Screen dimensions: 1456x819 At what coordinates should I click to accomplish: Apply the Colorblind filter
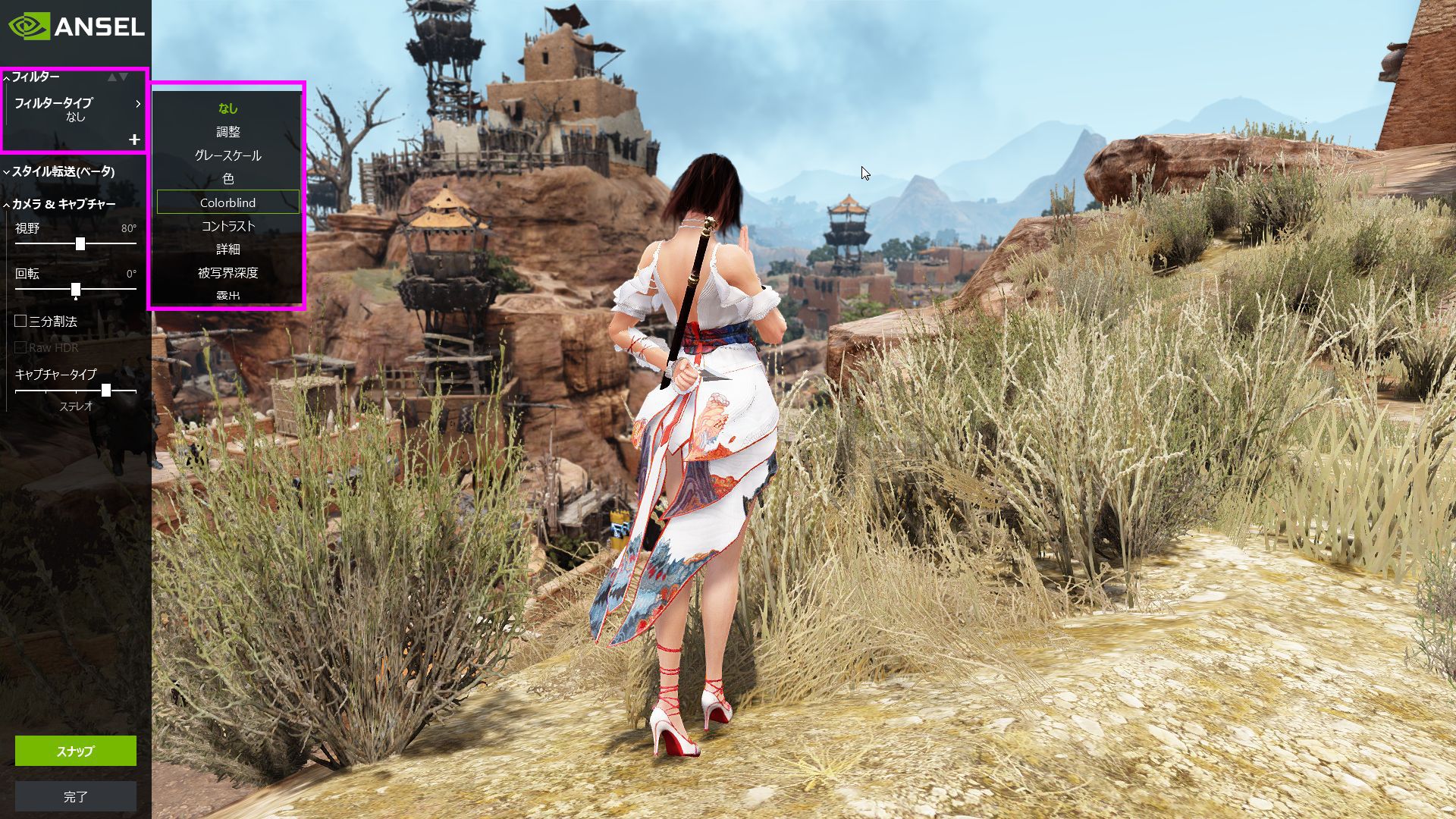point(227,202)
